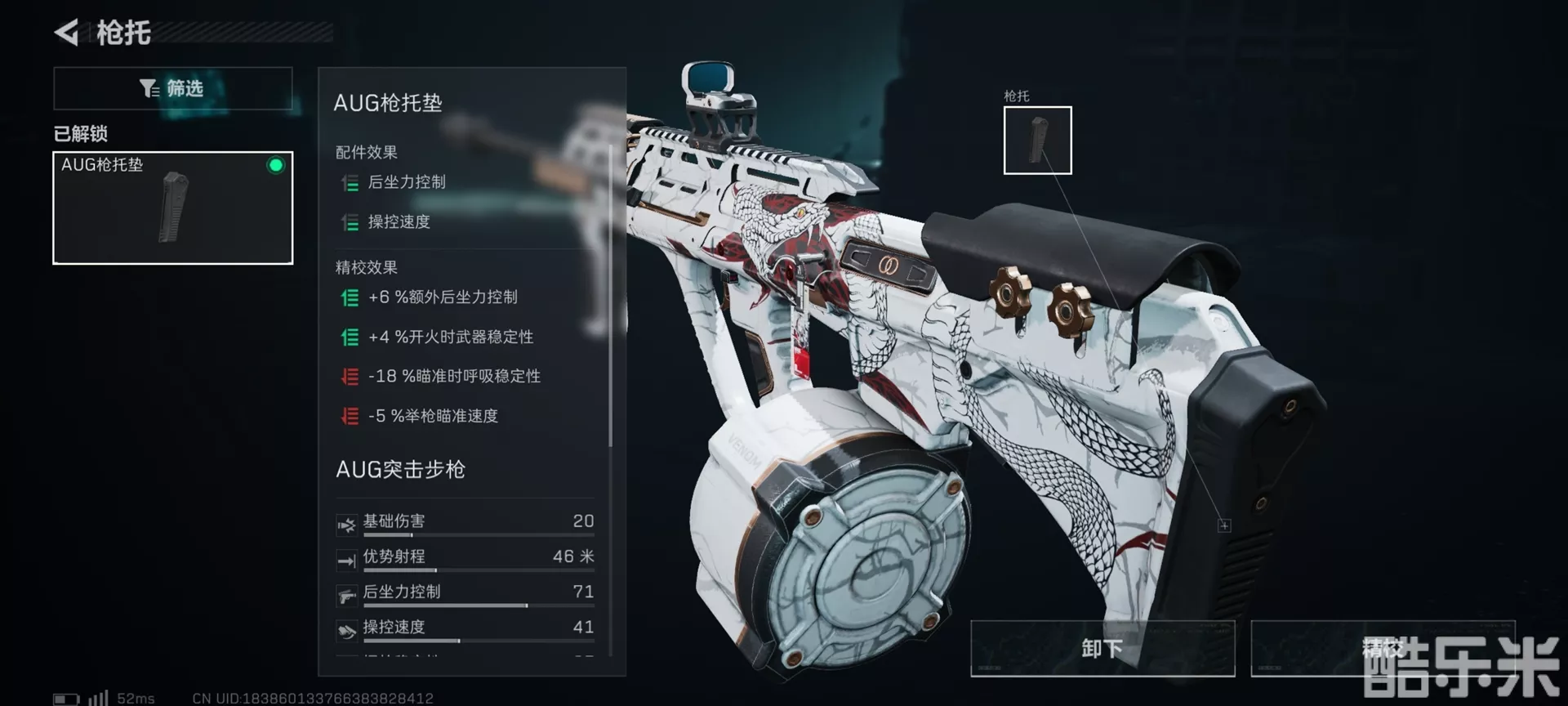The image size is (1568, 706).
Task: Click the 枪托 stock slot on the weapon
Action: click(1037, 140)
